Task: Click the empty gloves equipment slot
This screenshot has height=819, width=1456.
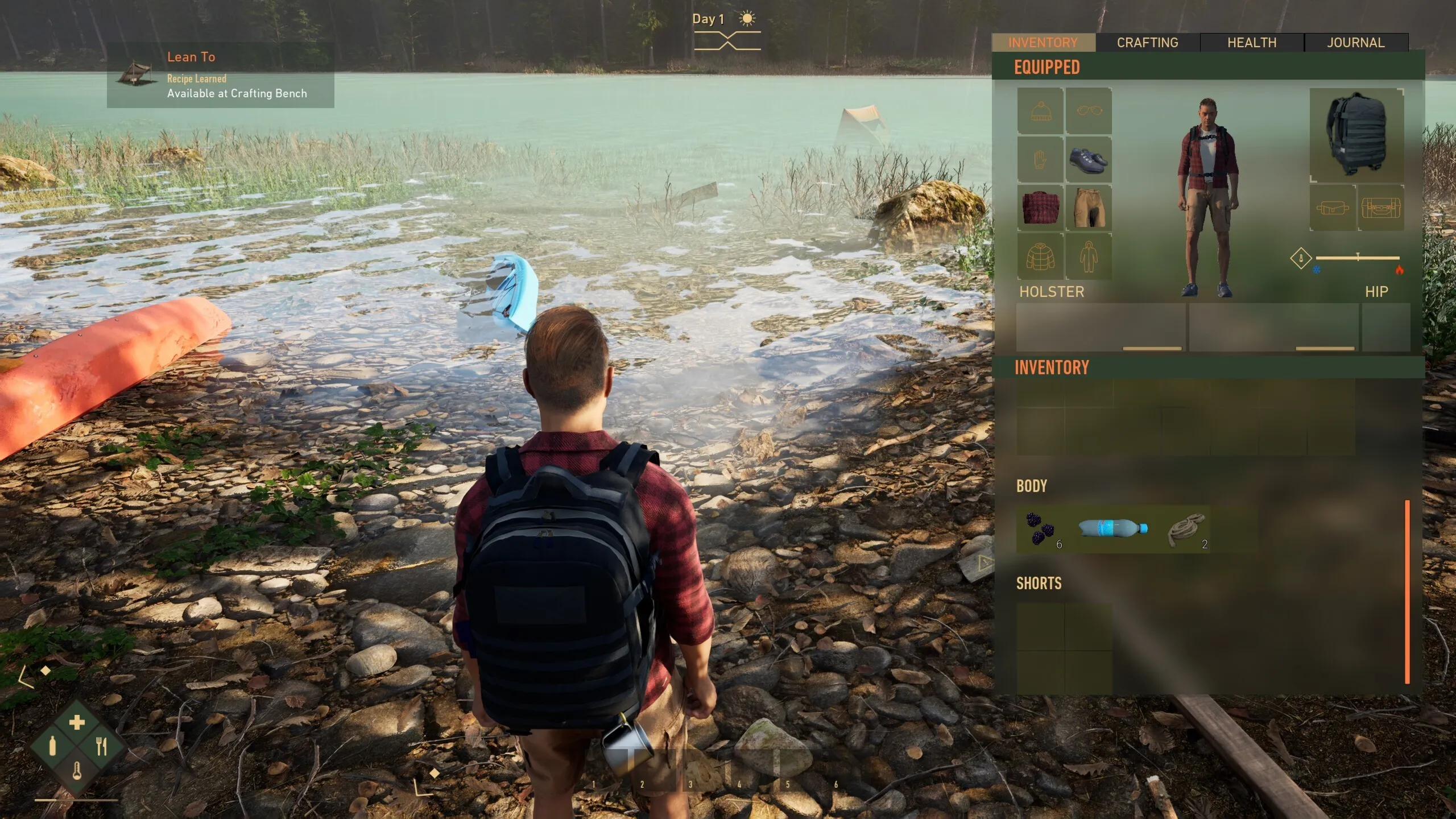Action: click(x=1040, y=160)
